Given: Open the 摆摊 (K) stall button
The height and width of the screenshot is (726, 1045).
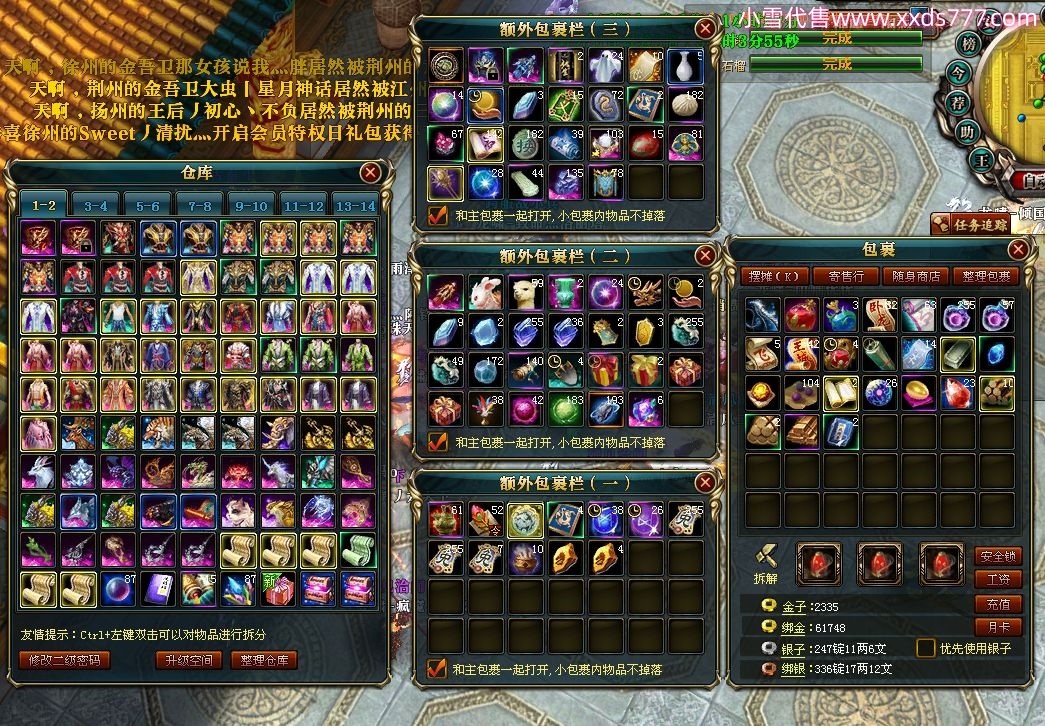Looking at the screenshot, I should pos(778,276).
